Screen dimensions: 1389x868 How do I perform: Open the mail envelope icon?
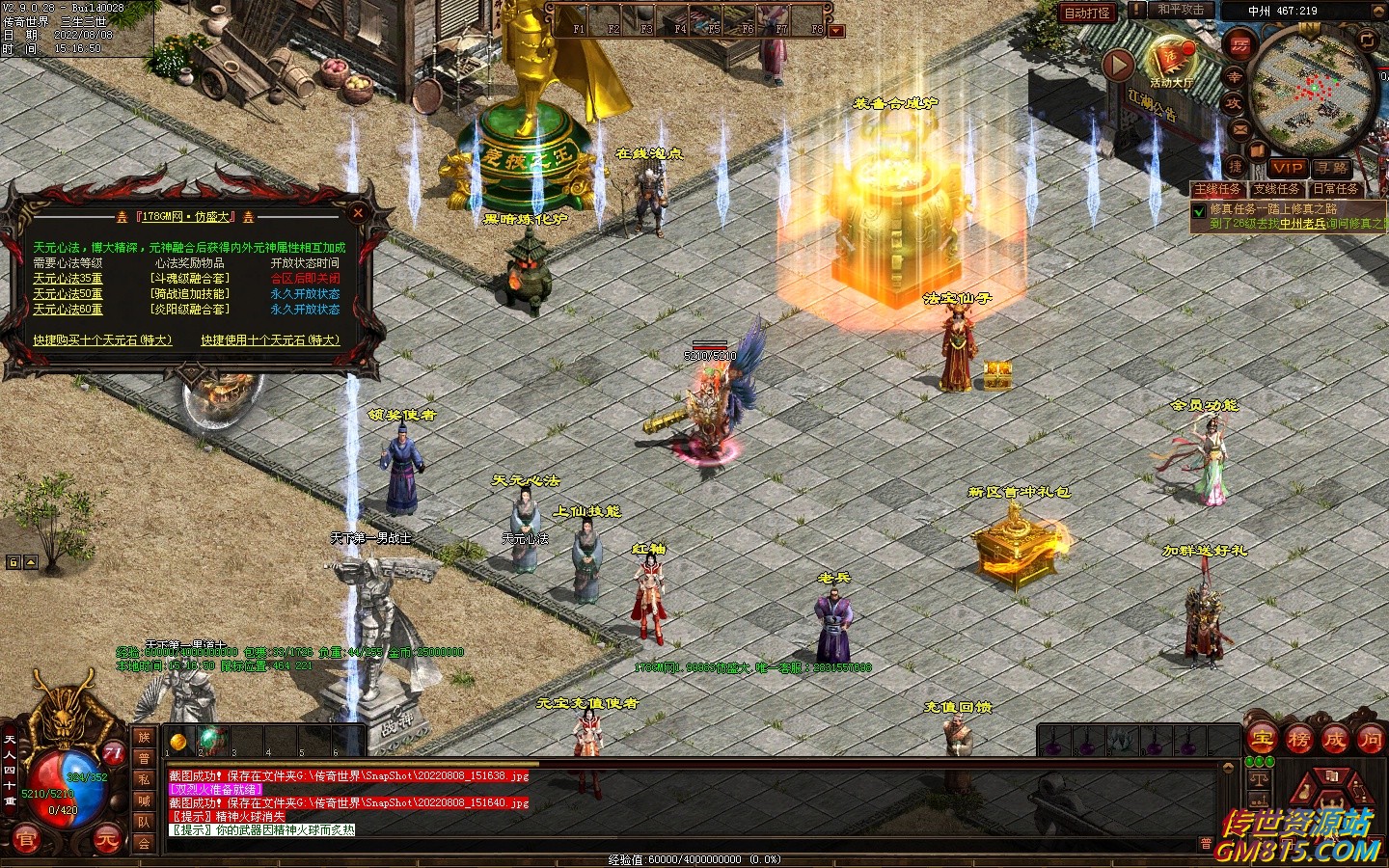[1239, 128]
